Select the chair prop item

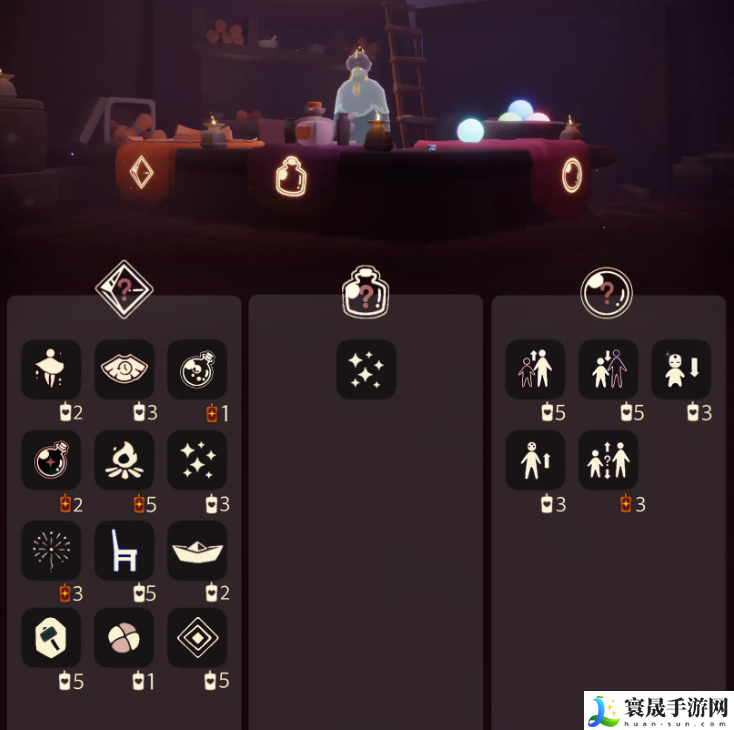coord(124,550)
